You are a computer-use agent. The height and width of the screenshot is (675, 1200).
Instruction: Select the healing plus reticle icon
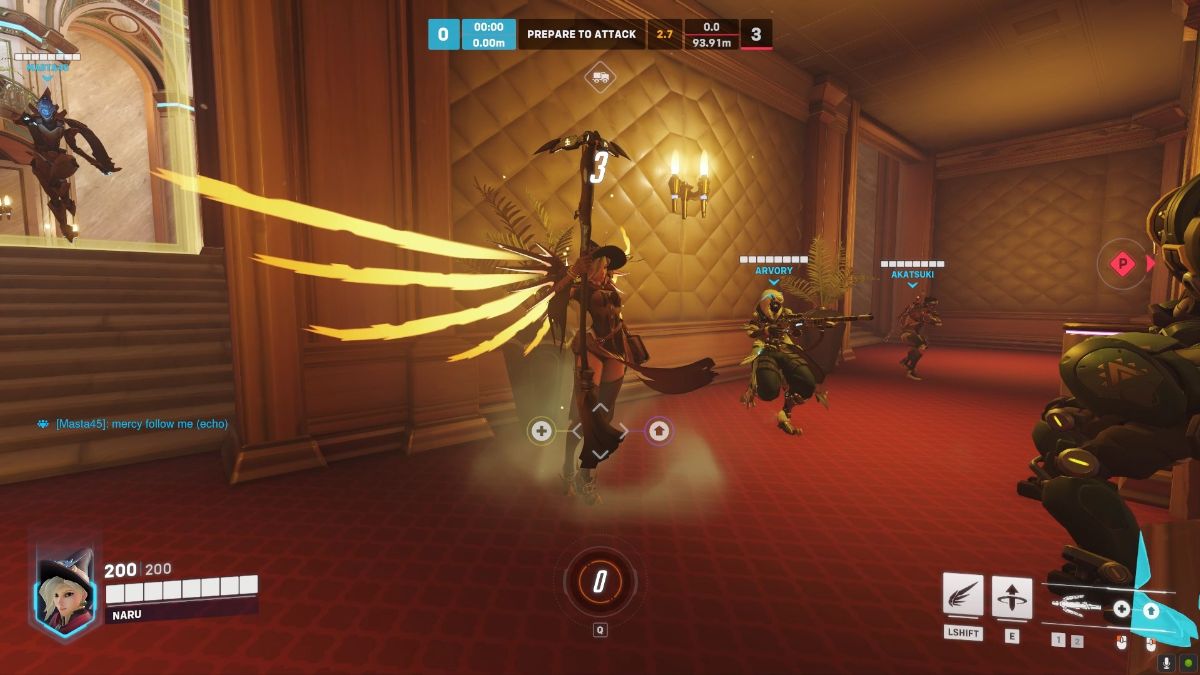[x=542, y=431]
